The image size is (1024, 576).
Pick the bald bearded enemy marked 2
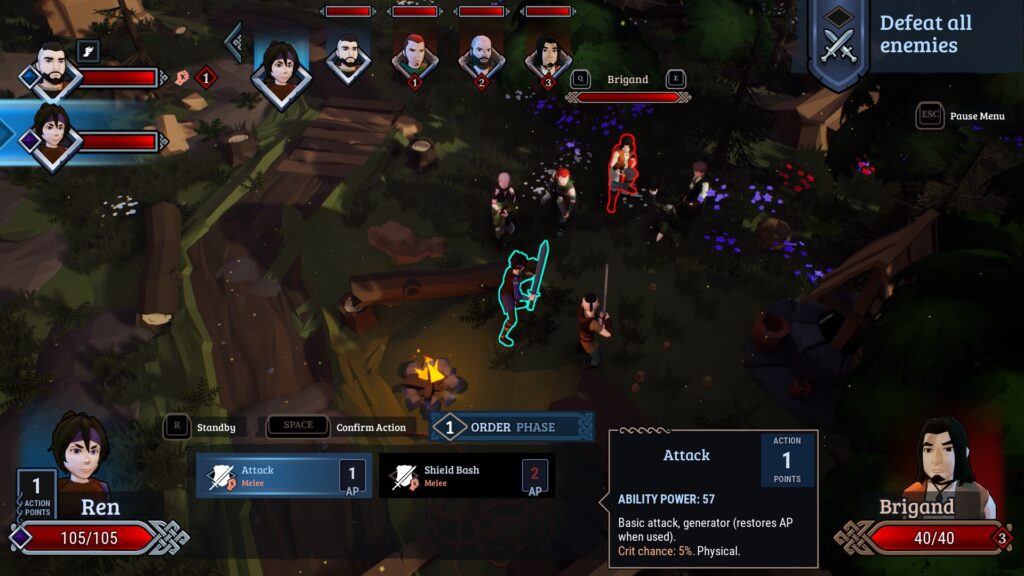[481, 58]
